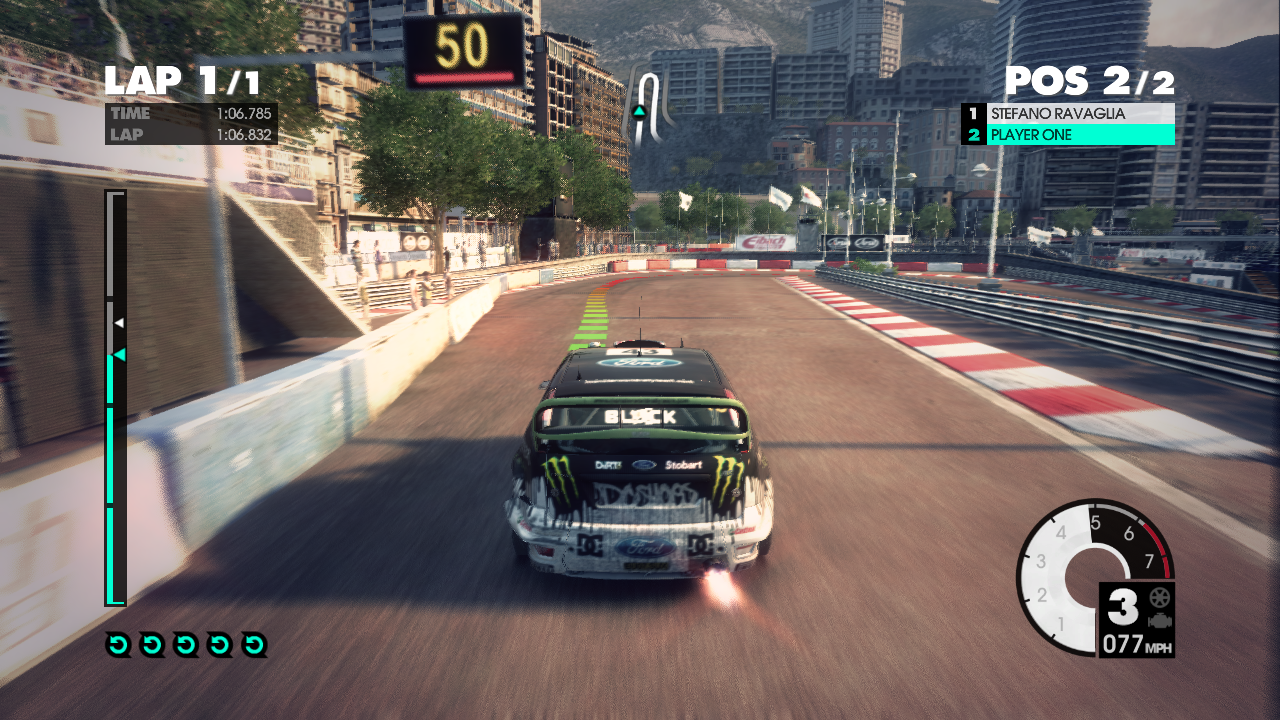The height and width of the screenshot is (720, 1280).
Task: Click the current gear number 3
Action: [x=1122, y=606]
